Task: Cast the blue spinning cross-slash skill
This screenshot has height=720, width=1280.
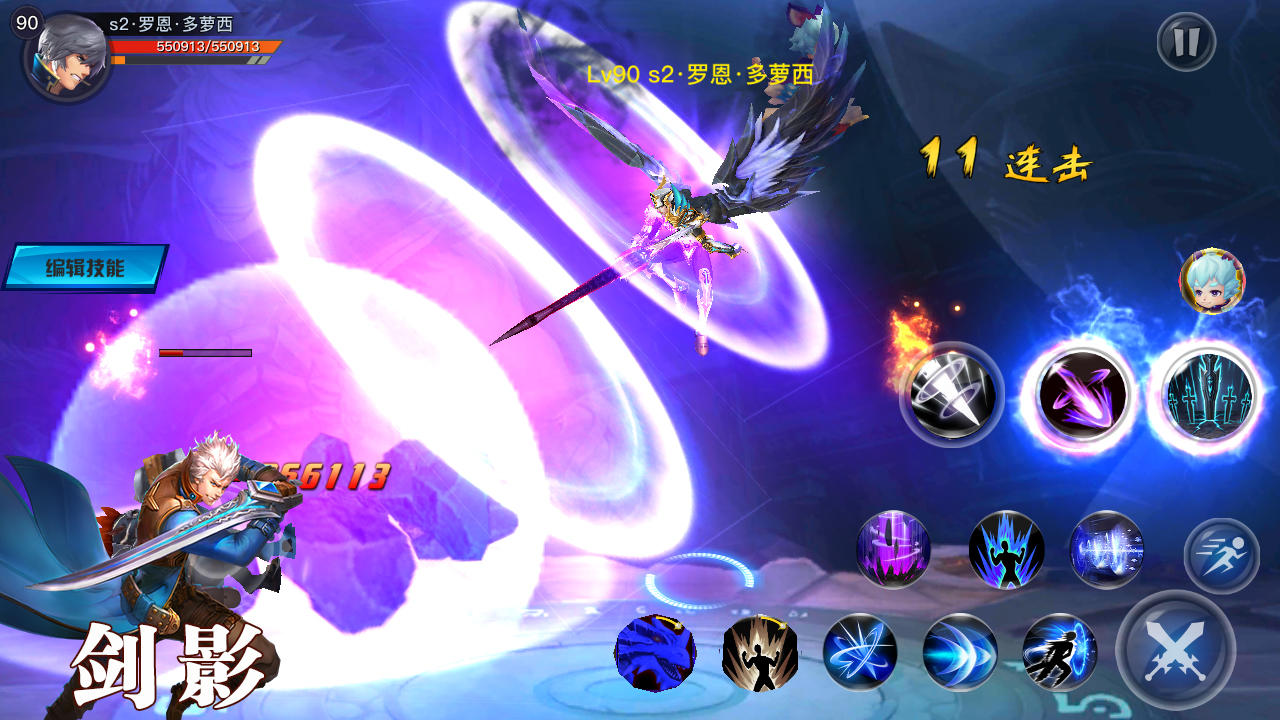Action: click(860, 652)
